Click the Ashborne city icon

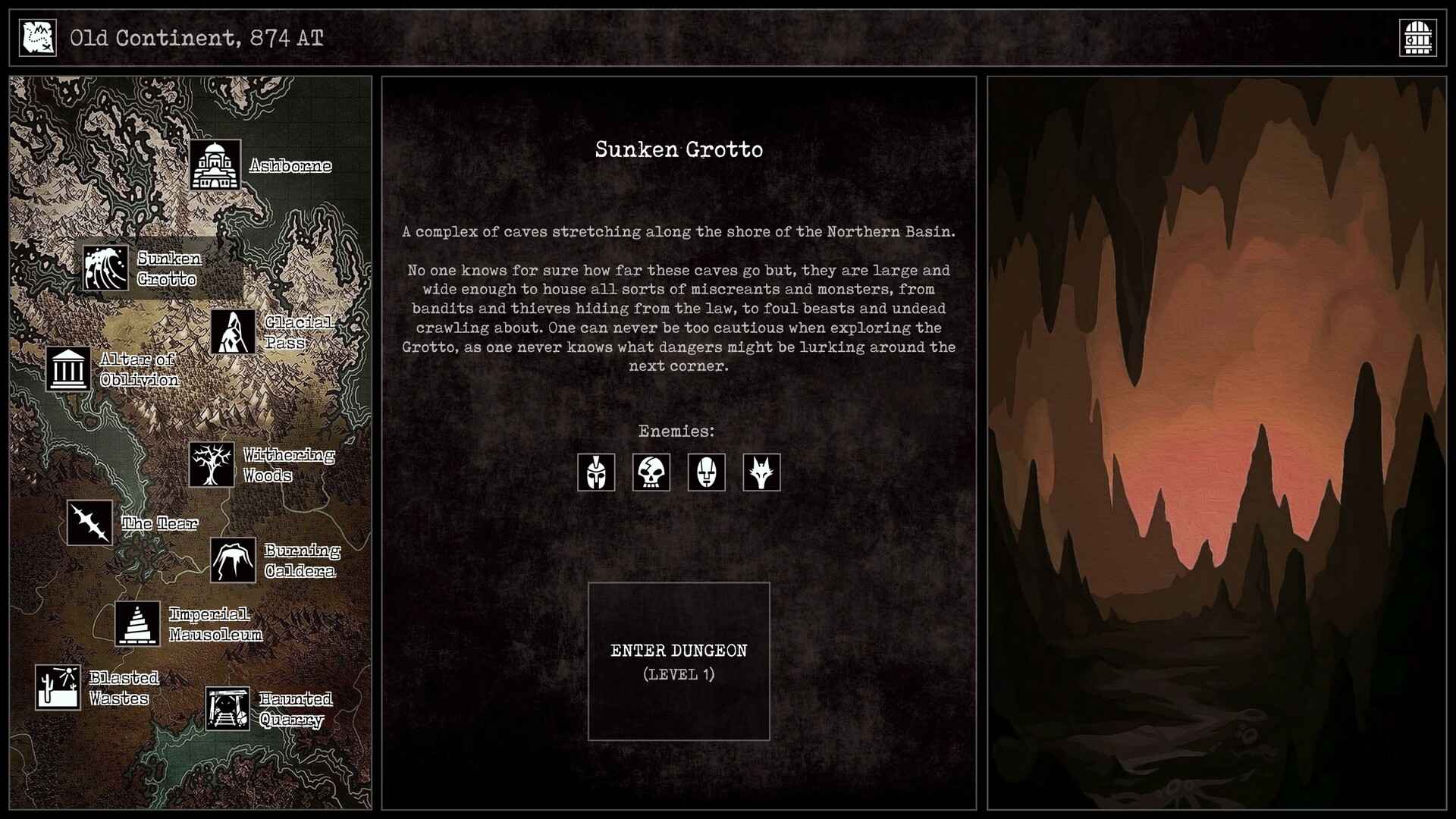coord(216,166)
